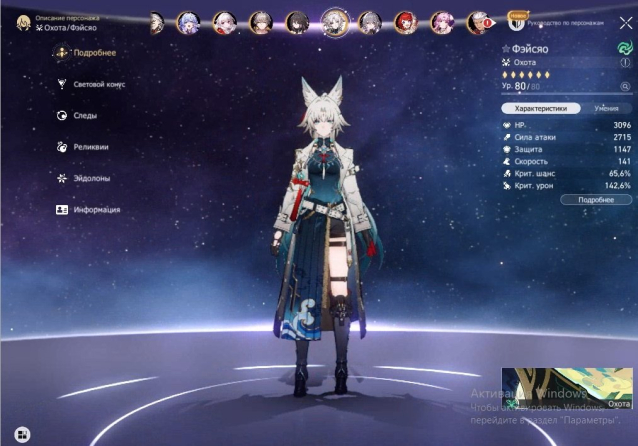Open the Охота thumbnail in the bottom corner
The image size is (638, 446).
(566, 389)
